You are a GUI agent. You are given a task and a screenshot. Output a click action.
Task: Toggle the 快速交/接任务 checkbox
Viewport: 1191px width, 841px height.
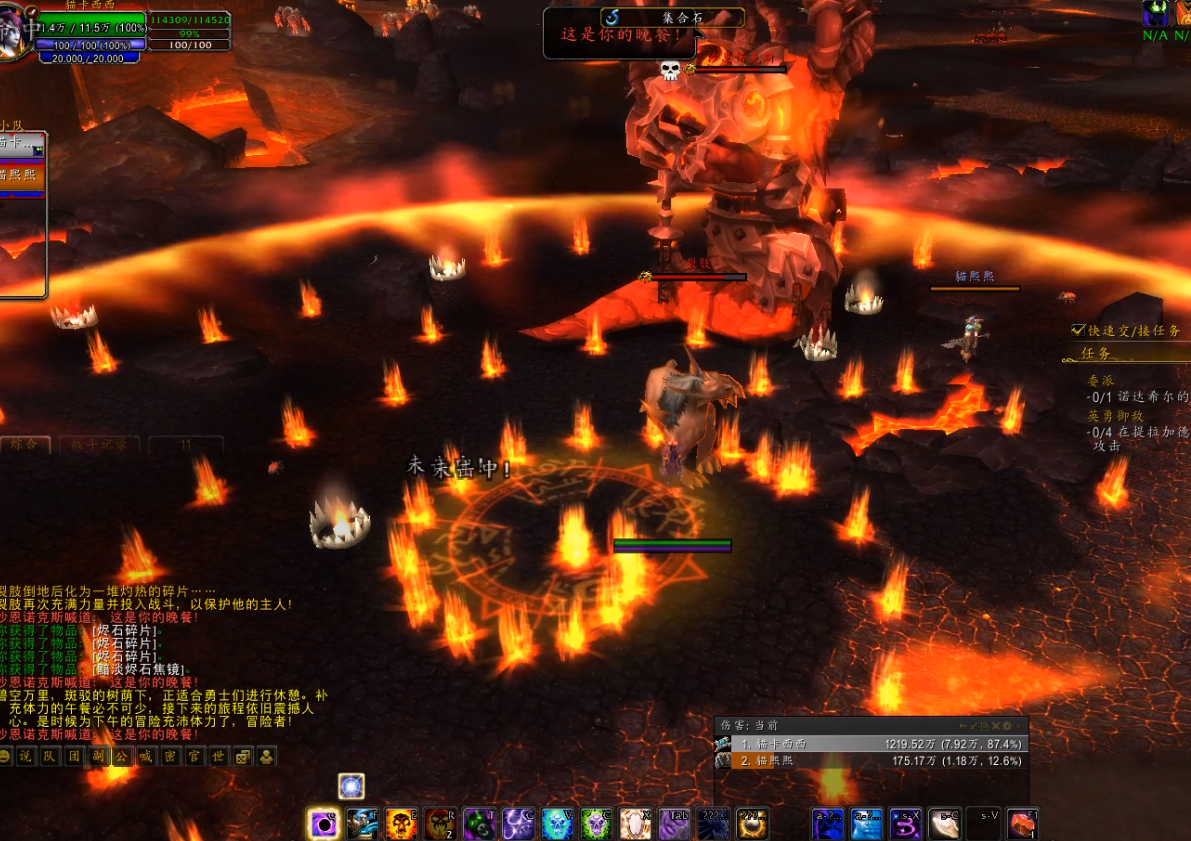(x=1078, y=330)
